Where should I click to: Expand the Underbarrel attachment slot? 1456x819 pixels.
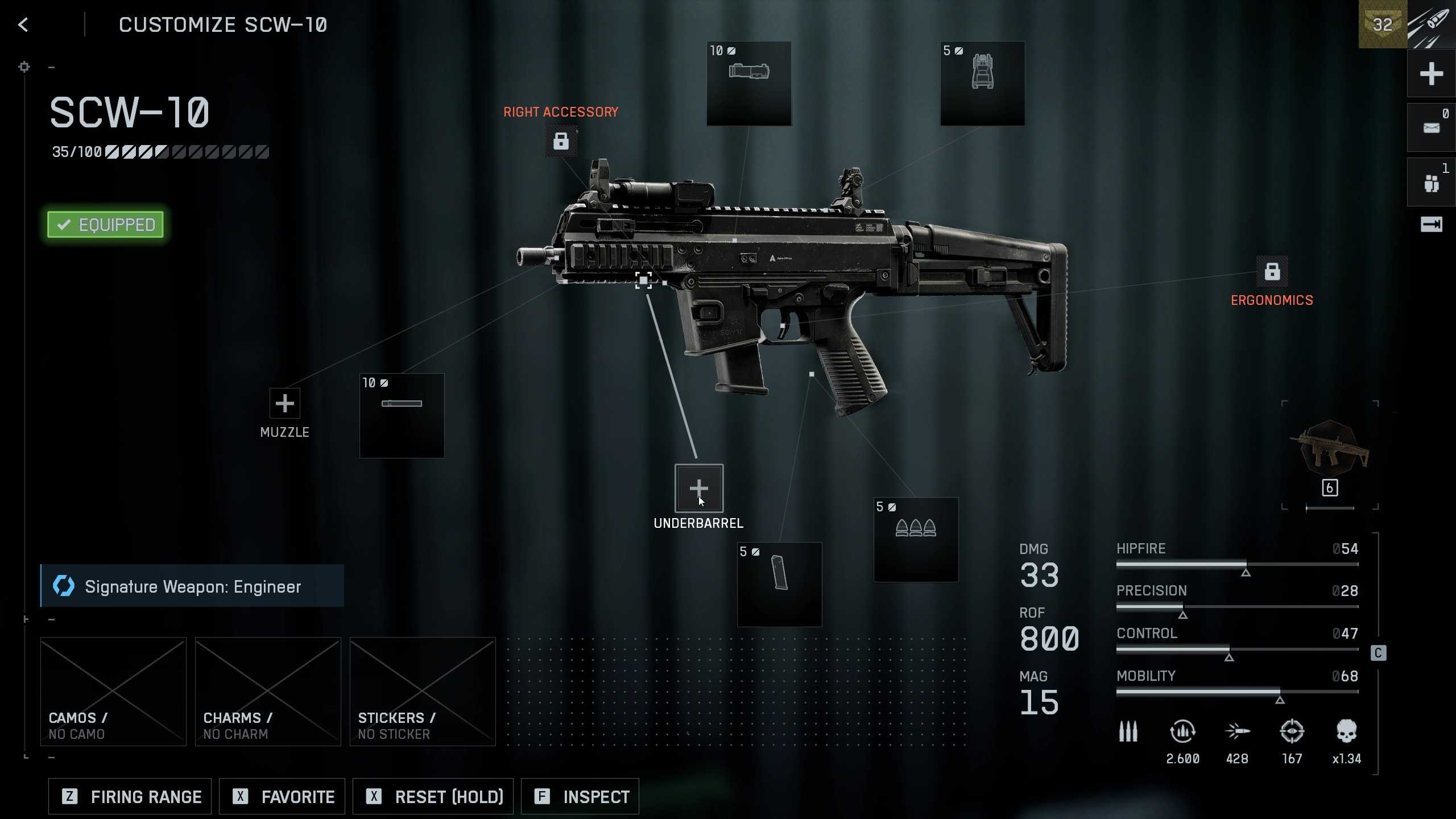click(x=699, y=487)
